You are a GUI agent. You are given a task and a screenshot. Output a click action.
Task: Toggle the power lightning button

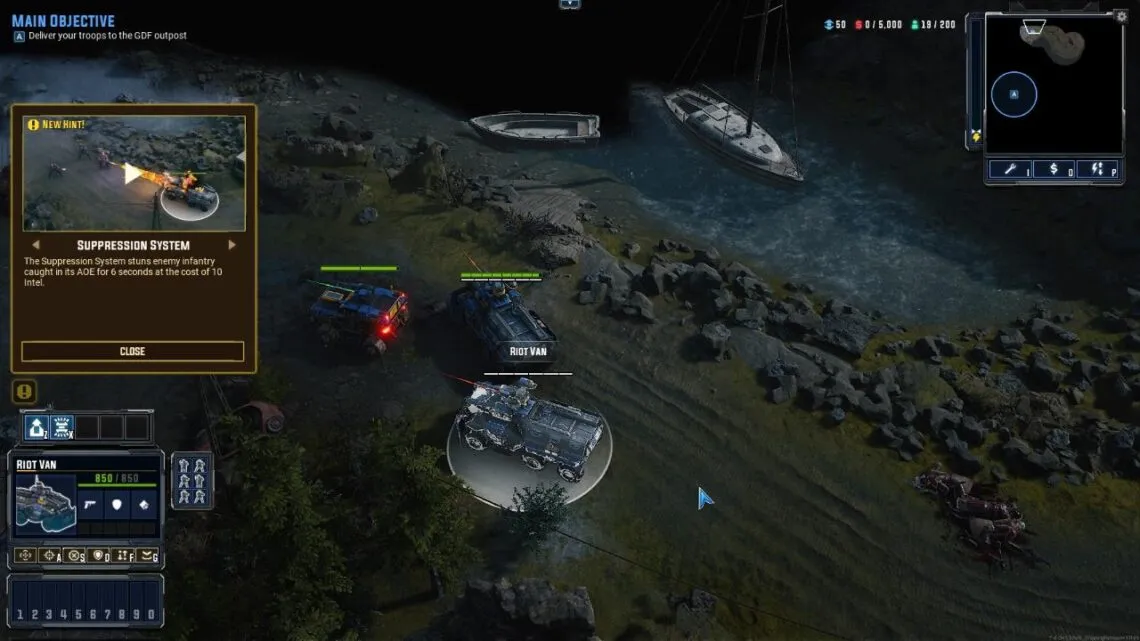coord(1097,170)
